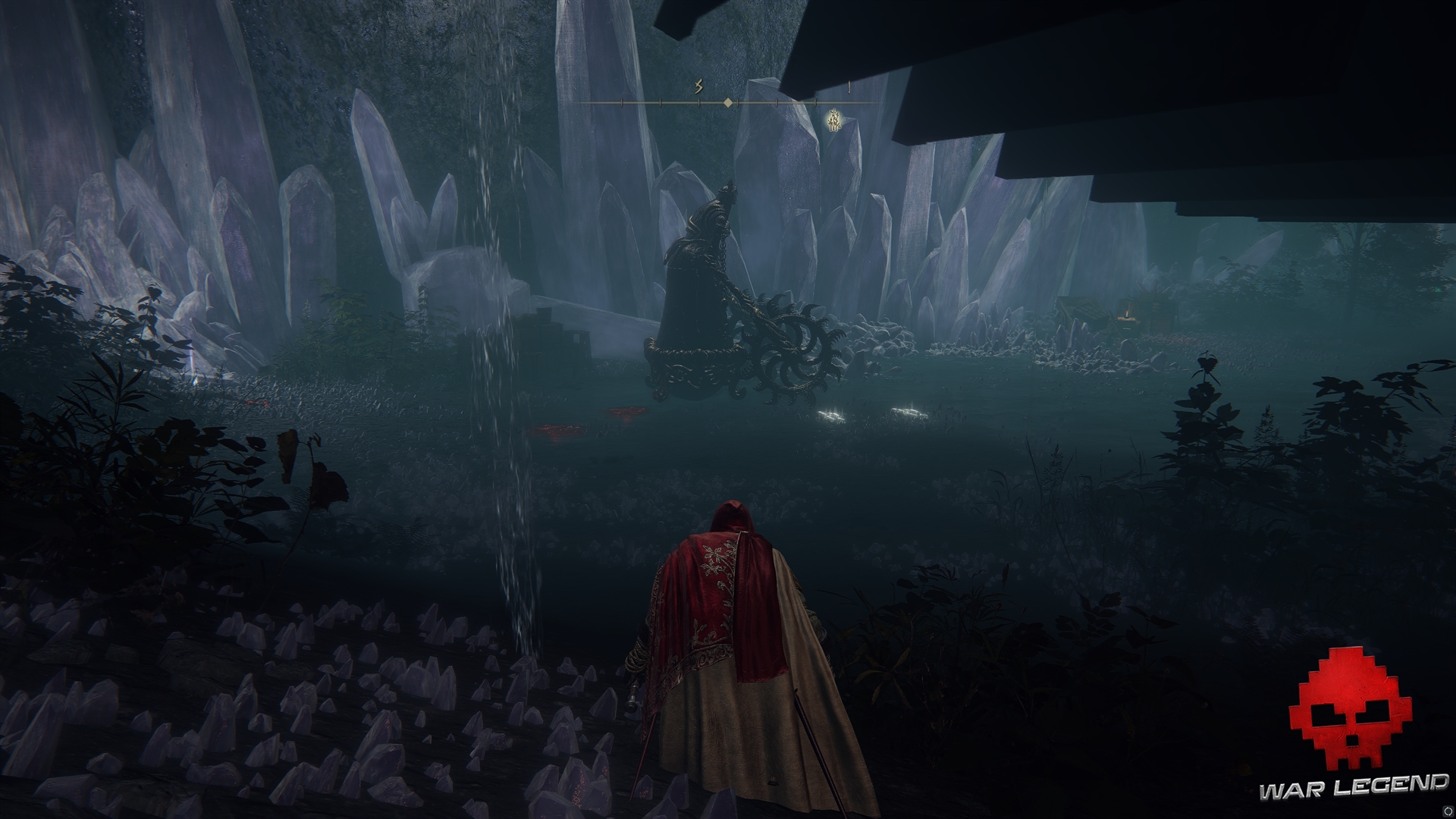Select the diamond center indicator on the compass
Screen dimensions: 1456x819
[x=728, y=102]
